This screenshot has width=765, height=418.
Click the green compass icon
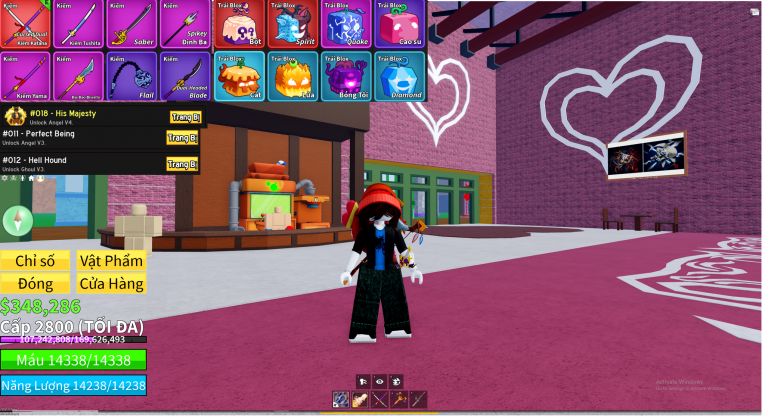pyautogui.click(x=17, y=221)
